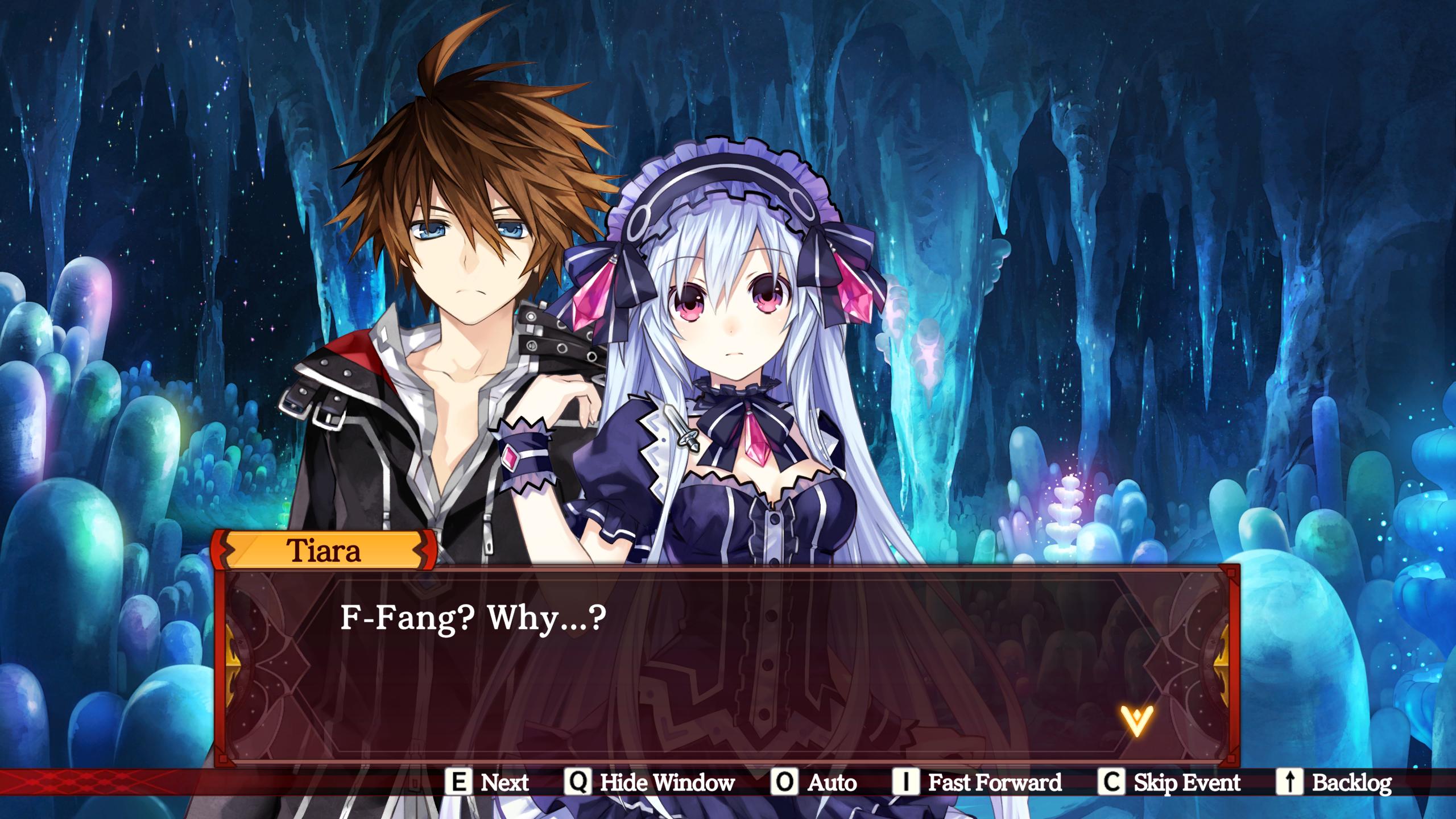Screen dimensions: 1456x819
Task: Click the golden continue arrow in dialogue box
Action: click(1136, 721)
